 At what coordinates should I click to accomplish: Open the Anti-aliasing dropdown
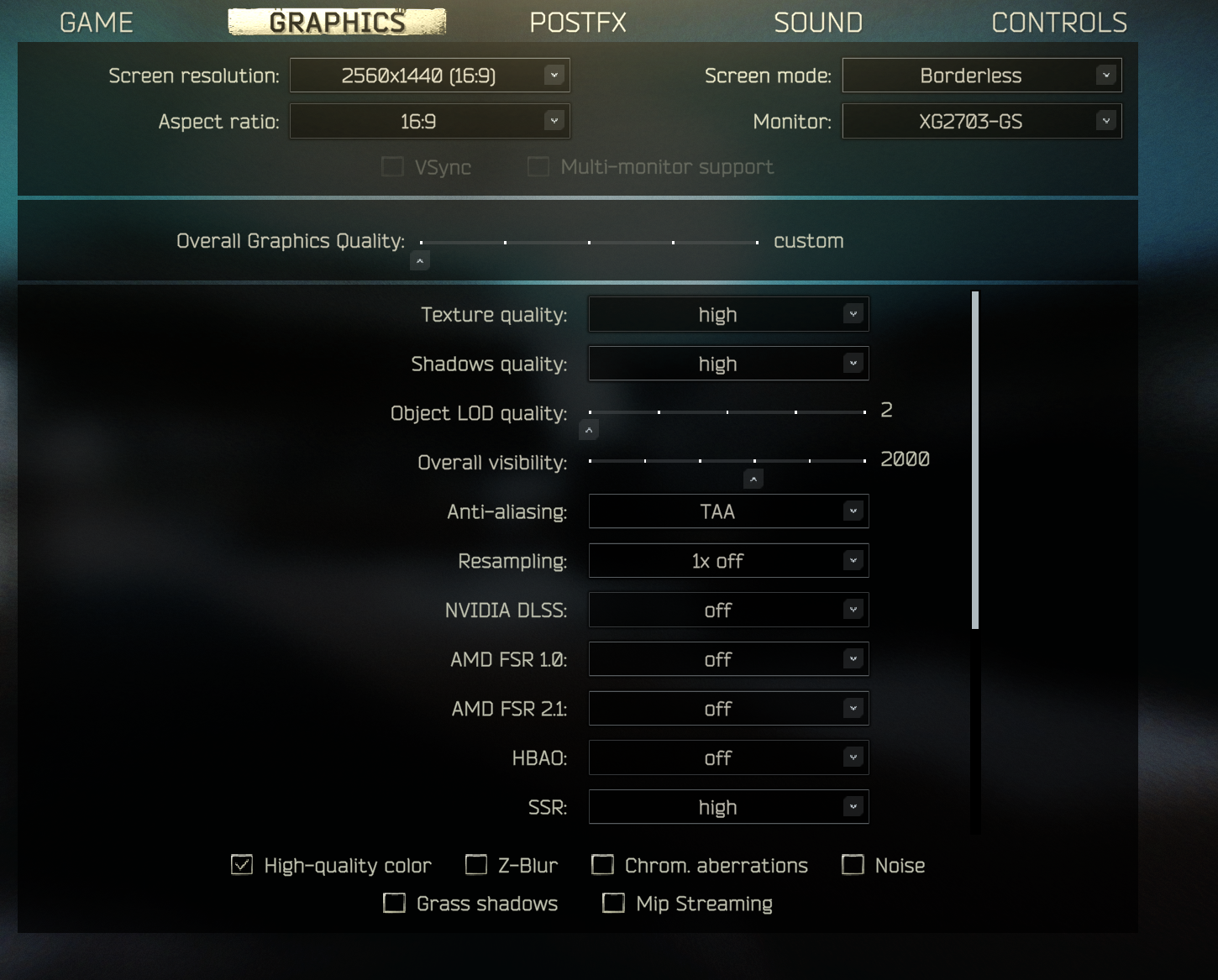click(x=727, y=511)
